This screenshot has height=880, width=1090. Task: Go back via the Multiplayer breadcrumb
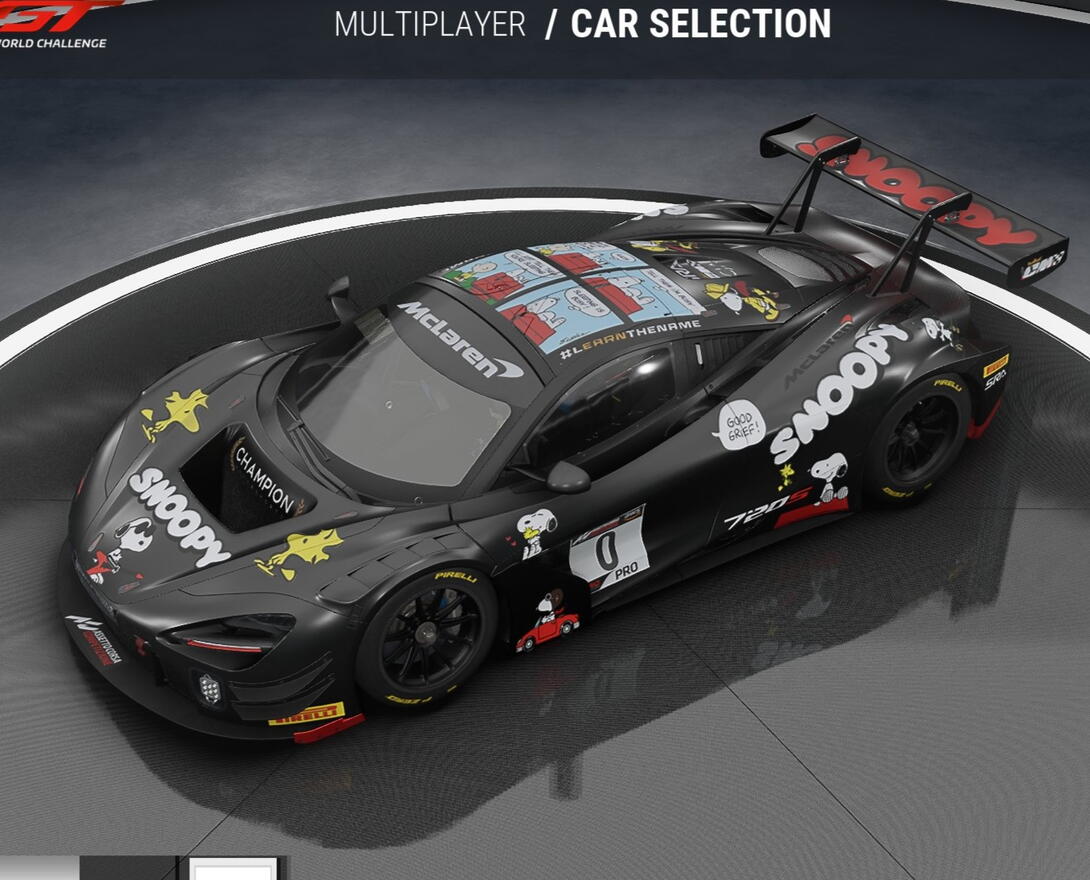pyautogui.click(x=430, y=25)
